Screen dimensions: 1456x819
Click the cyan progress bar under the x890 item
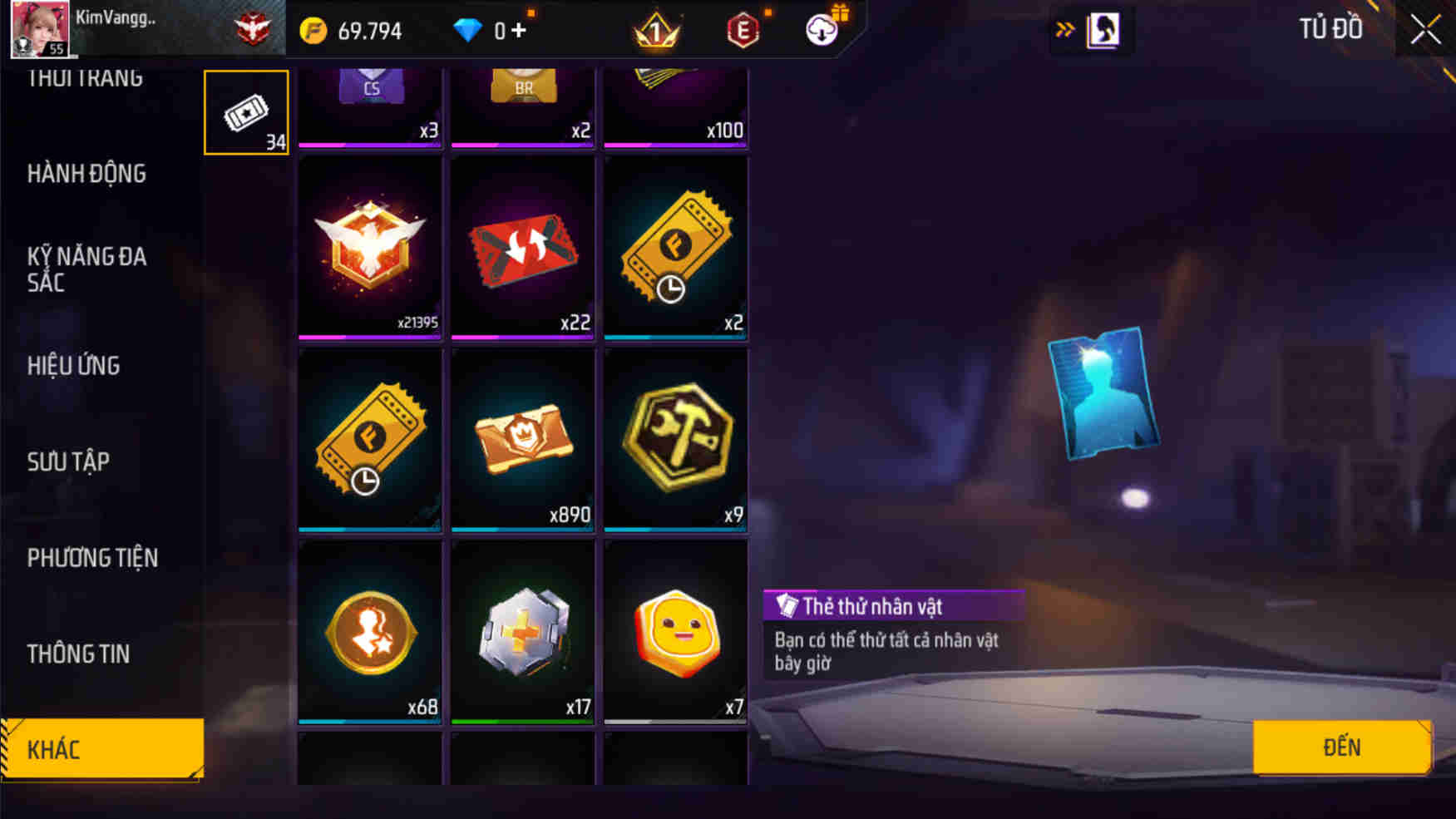pos(522,527)
